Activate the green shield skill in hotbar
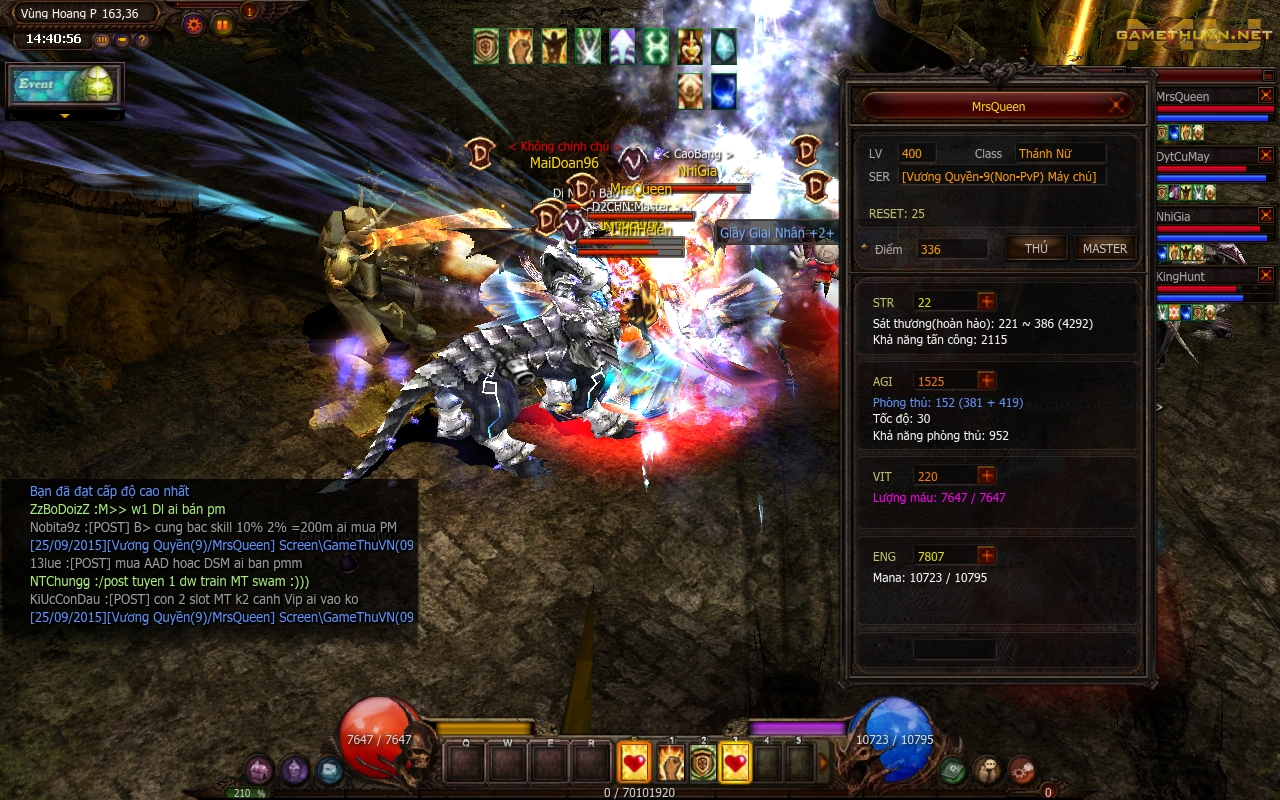Image resolution: width=1280 pixels, height=800 pixels. tap(703, 764)
